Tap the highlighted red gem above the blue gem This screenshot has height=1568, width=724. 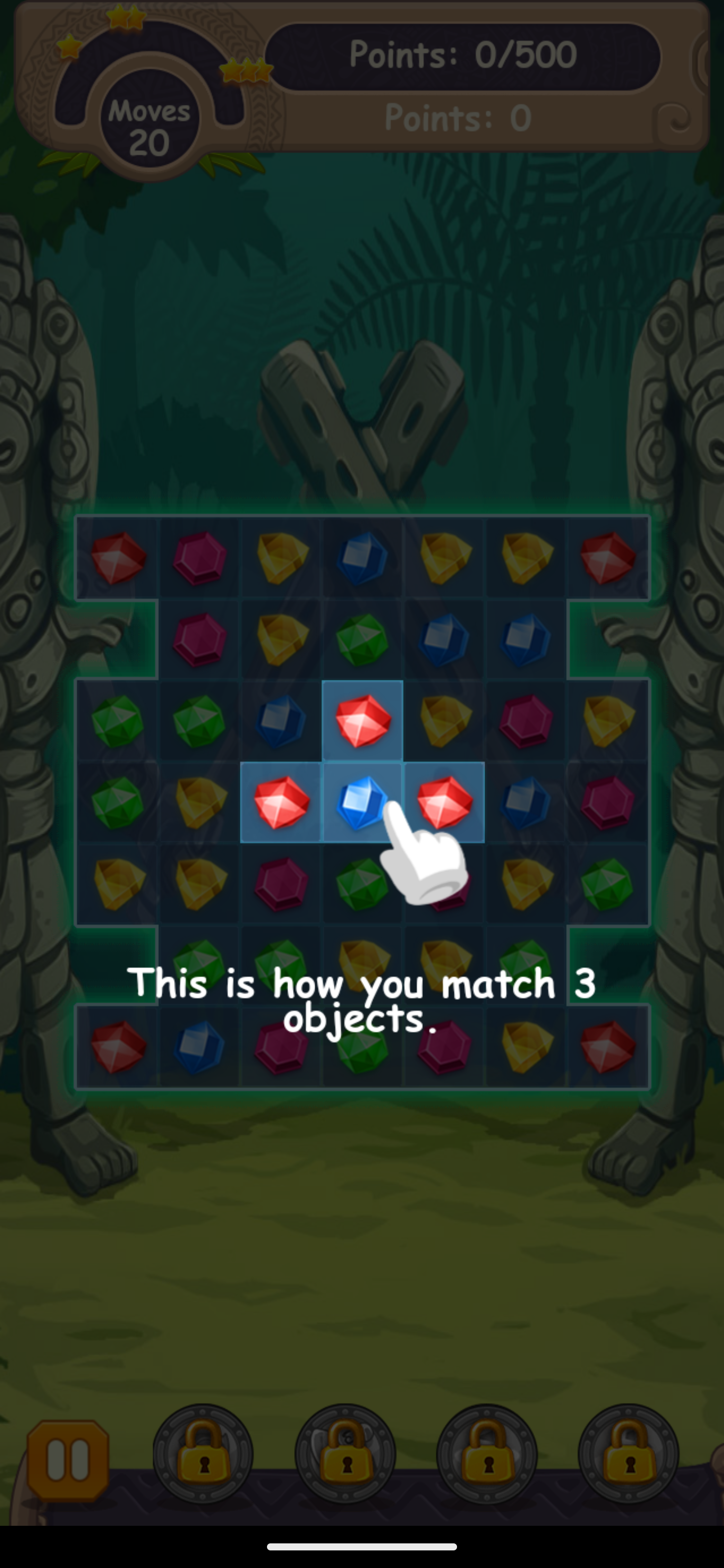click(363, 721)
